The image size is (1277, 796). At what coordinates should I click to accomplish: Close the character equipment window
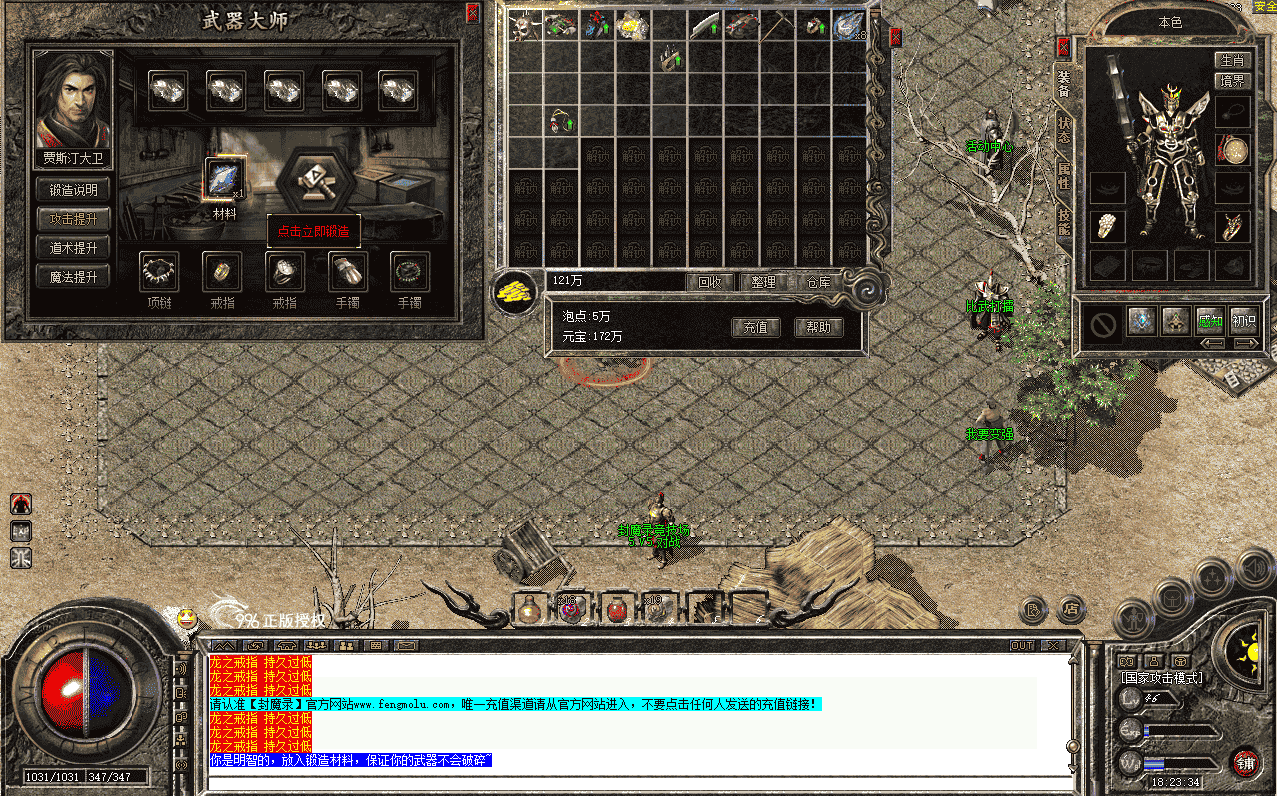point(1063,47)
